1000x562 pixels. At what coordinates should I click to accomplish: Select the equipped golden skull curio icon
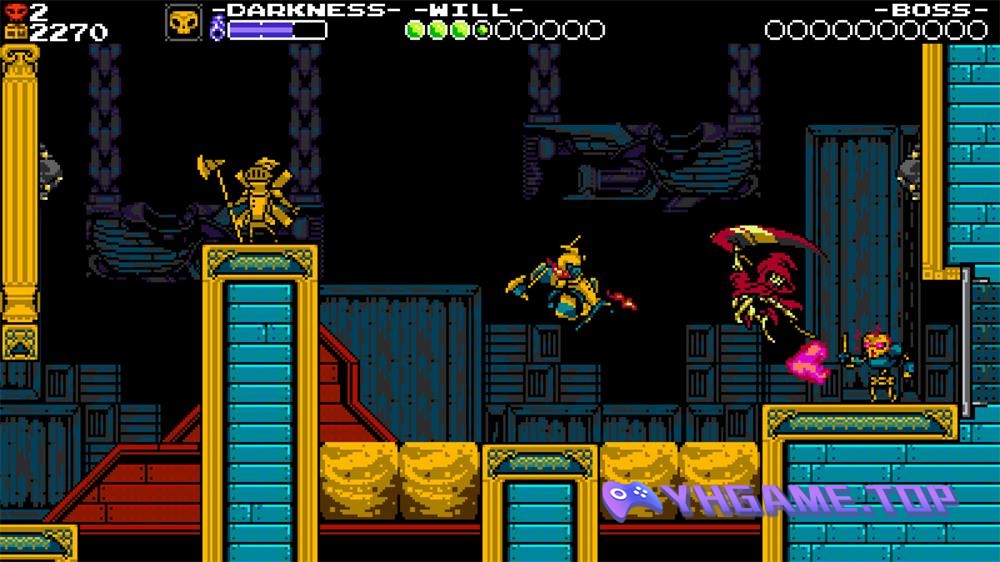[x=183, y=23]
